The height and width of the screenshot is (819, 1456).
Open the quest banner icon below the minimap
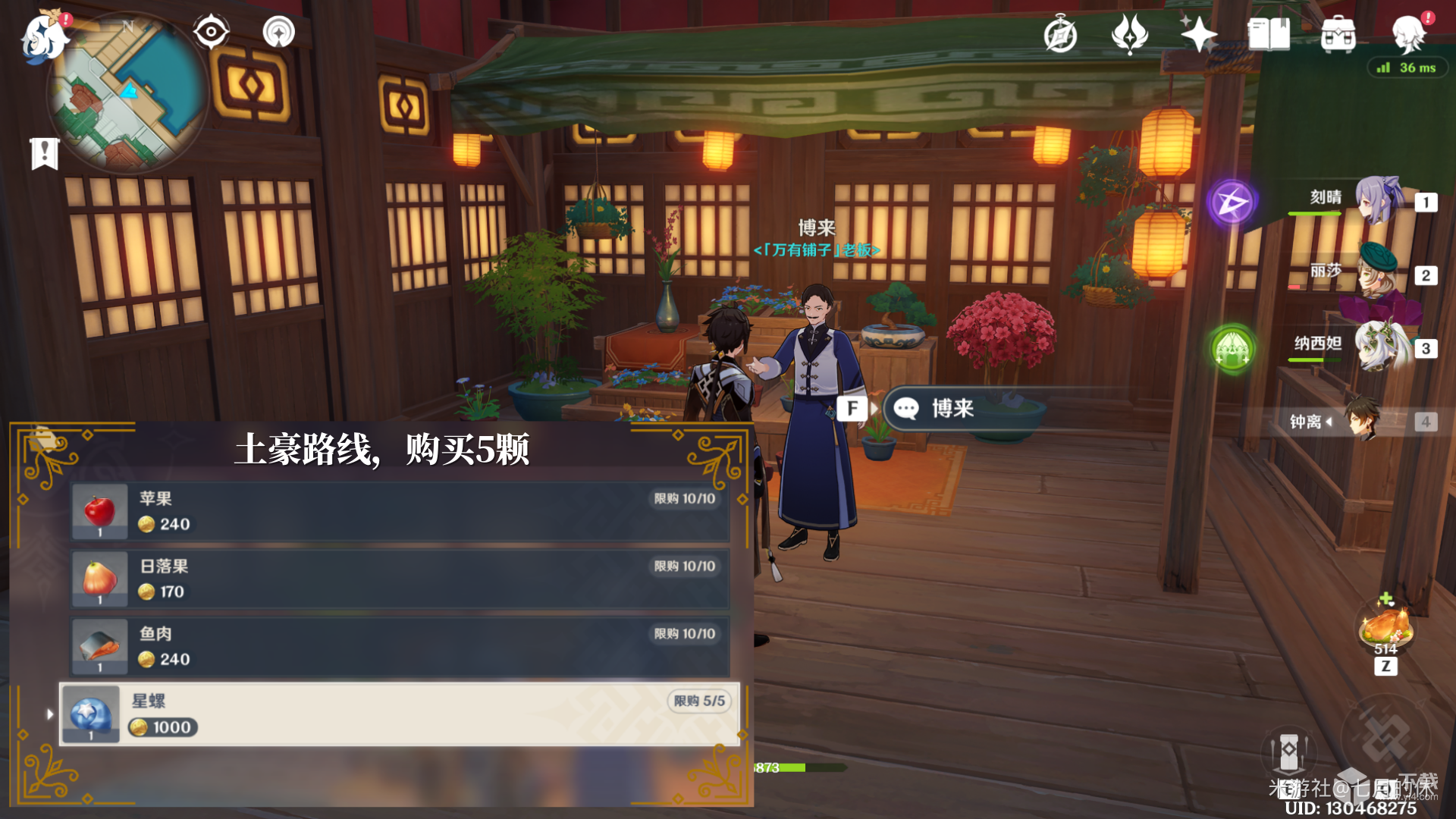coord(45,154)
